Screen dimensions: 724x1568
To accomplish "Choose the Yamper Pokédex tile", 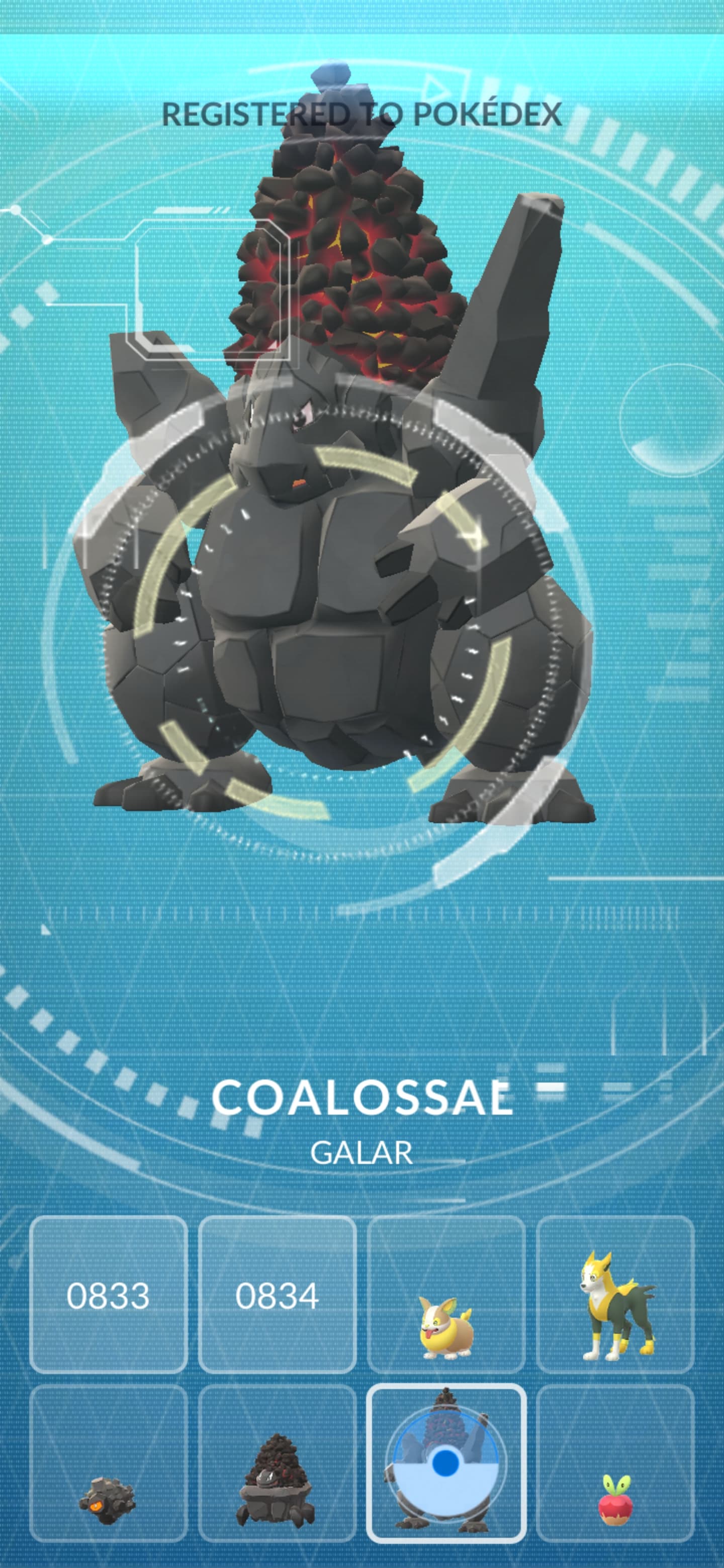I will (x=446, y=1295).
